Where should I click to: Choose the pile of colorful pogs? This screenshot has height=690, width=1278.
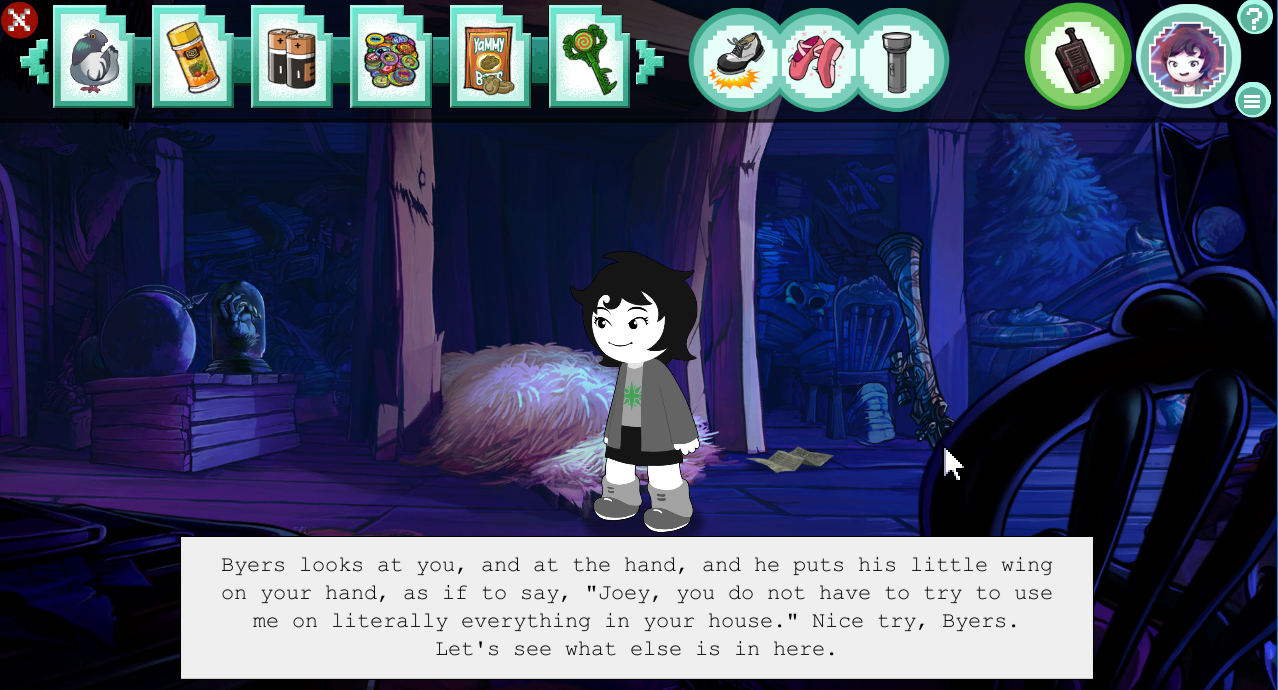point(390,58)
